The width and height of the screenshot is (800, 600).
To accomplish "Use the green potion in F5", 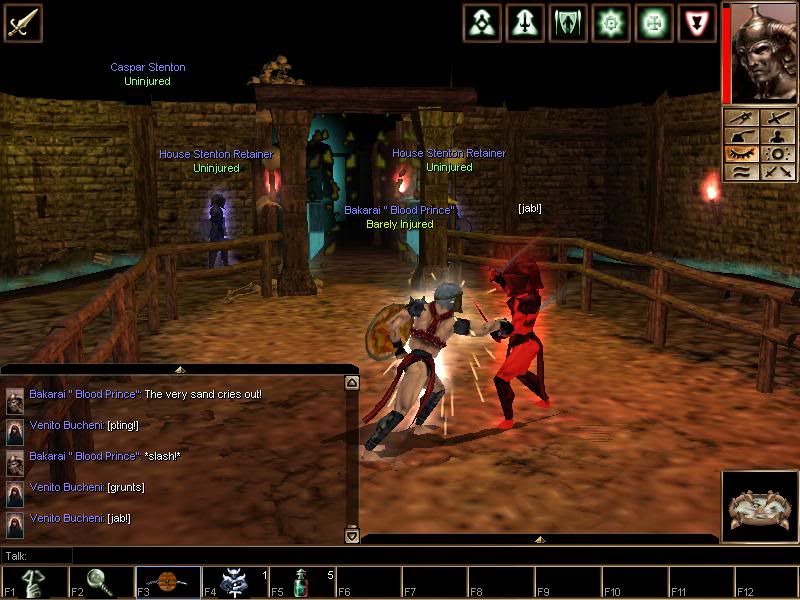I will pyautogui.click(x=301, y=582).
